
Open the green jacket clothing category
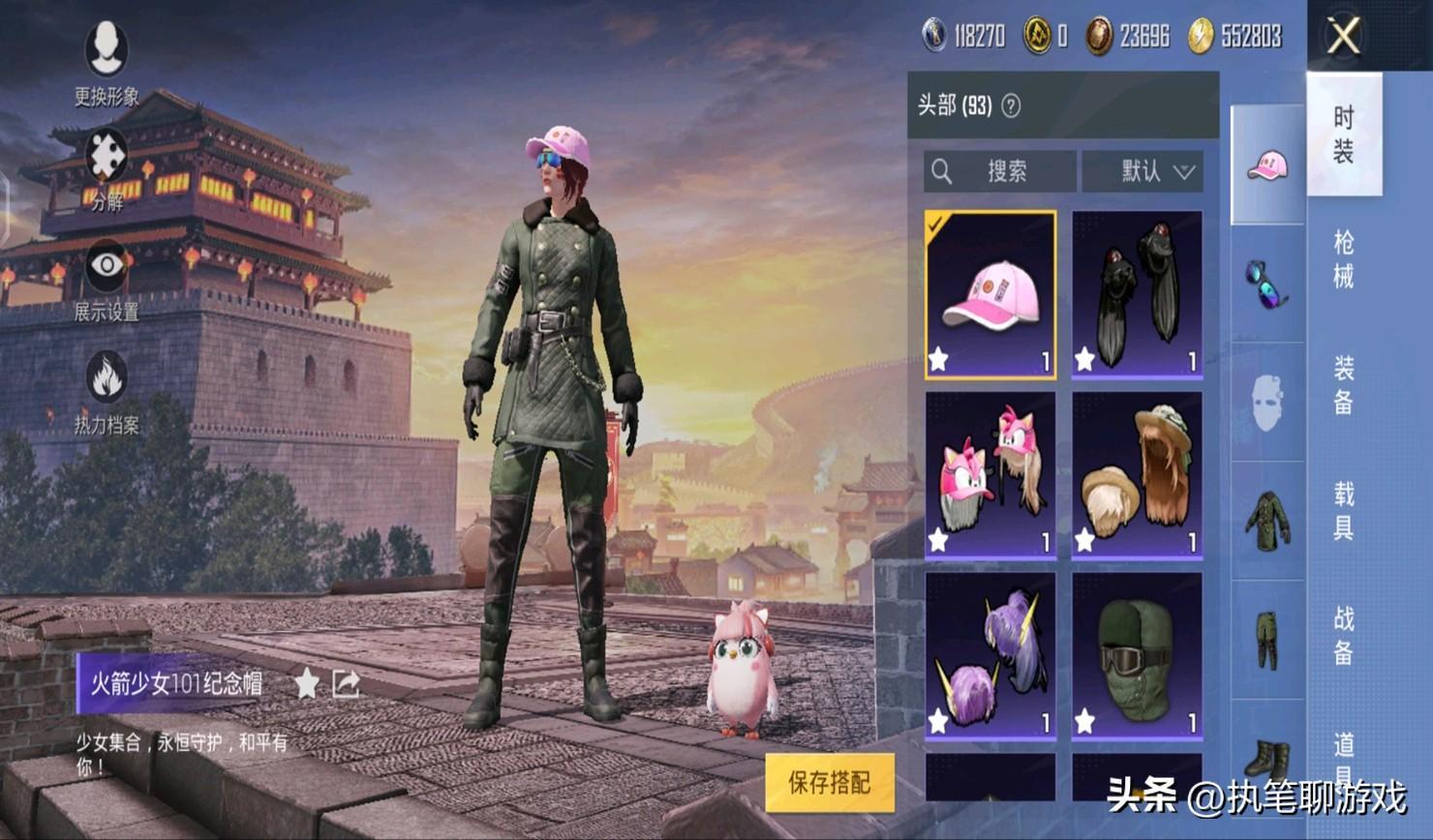1267,521
